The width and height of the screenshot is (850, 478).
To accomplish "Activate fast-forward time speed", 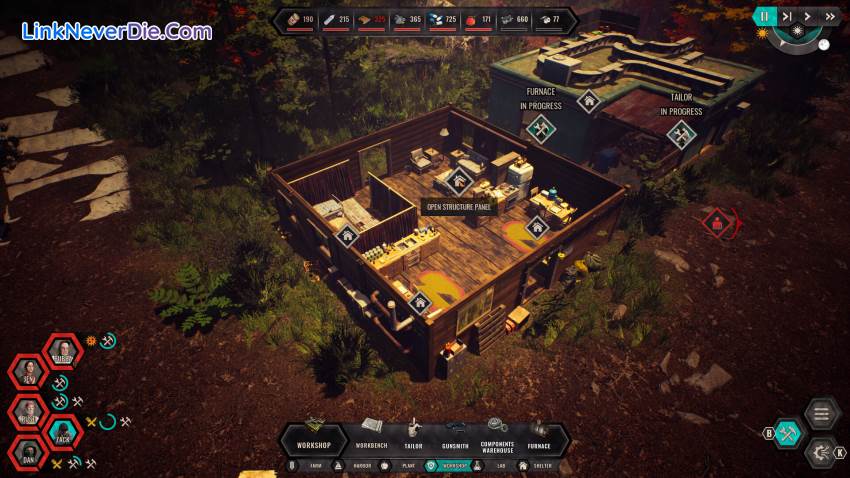I will [830, 16].
